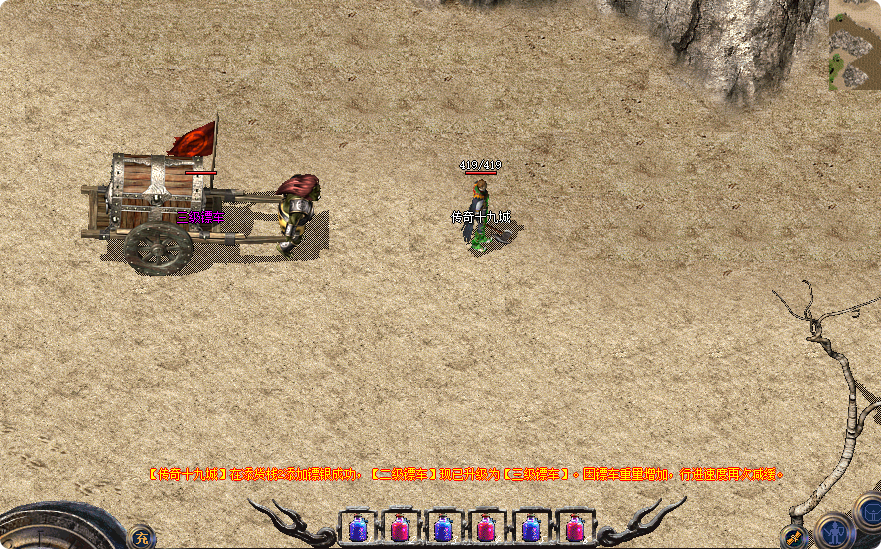Viewport: 881px width, 549px height.
Task: Drink the red potion in hotbar slot 4
Action: [487, 527]
